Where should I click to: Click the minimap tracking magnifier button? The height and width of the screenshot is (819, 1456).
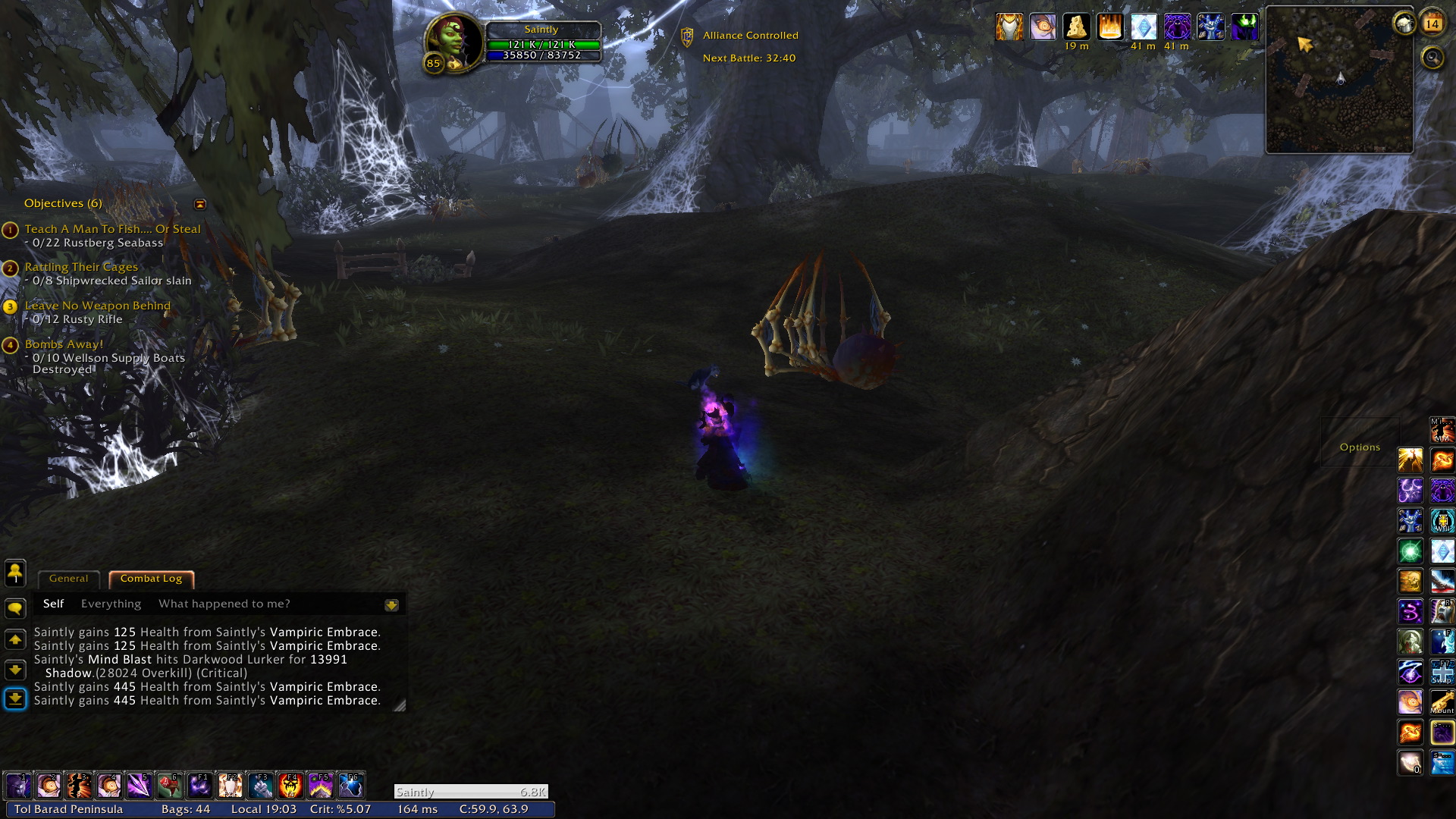[x=1432, y=58]
